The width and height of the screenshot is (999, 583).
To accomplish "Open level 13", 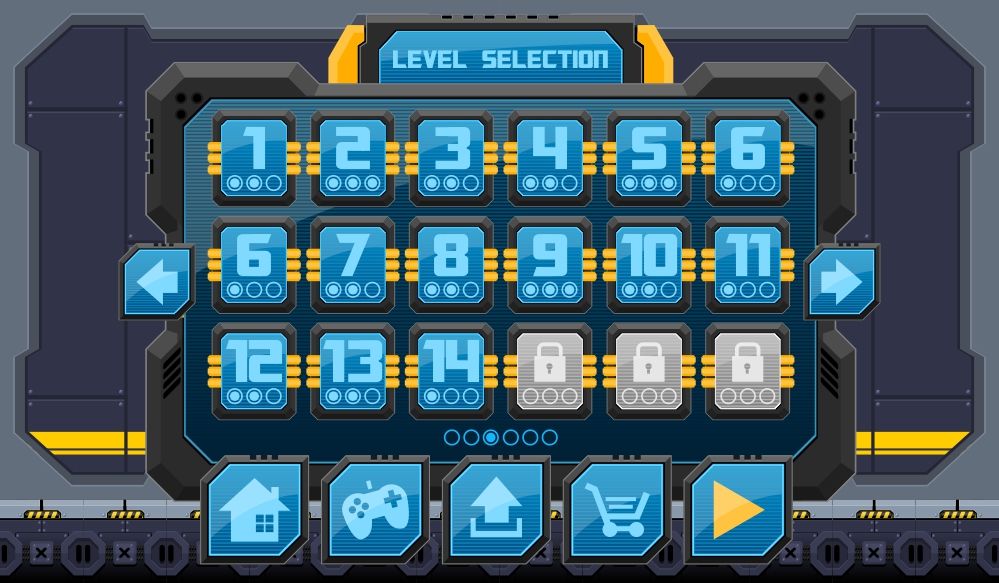I will (352, 370).
